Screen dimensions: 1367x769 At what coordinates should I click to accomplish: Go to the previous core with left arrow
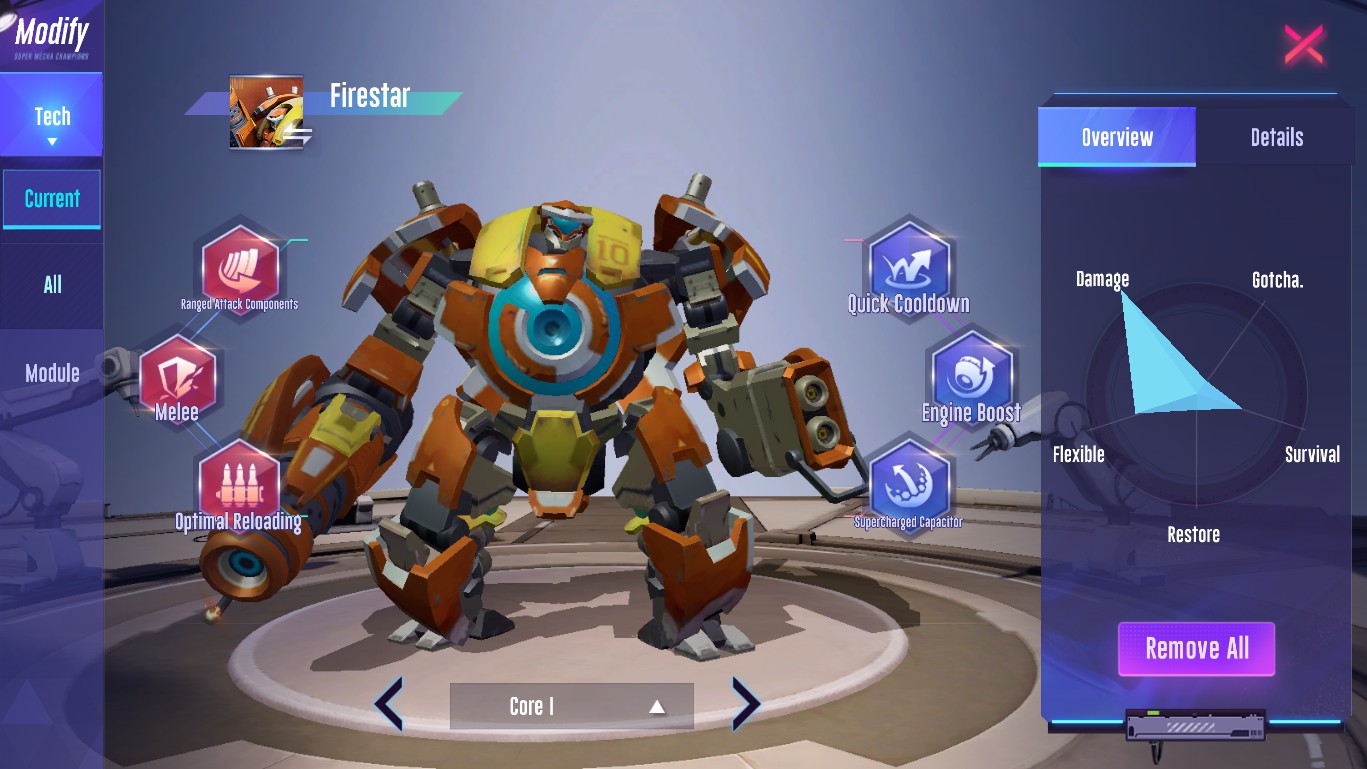tap(389, 704)
